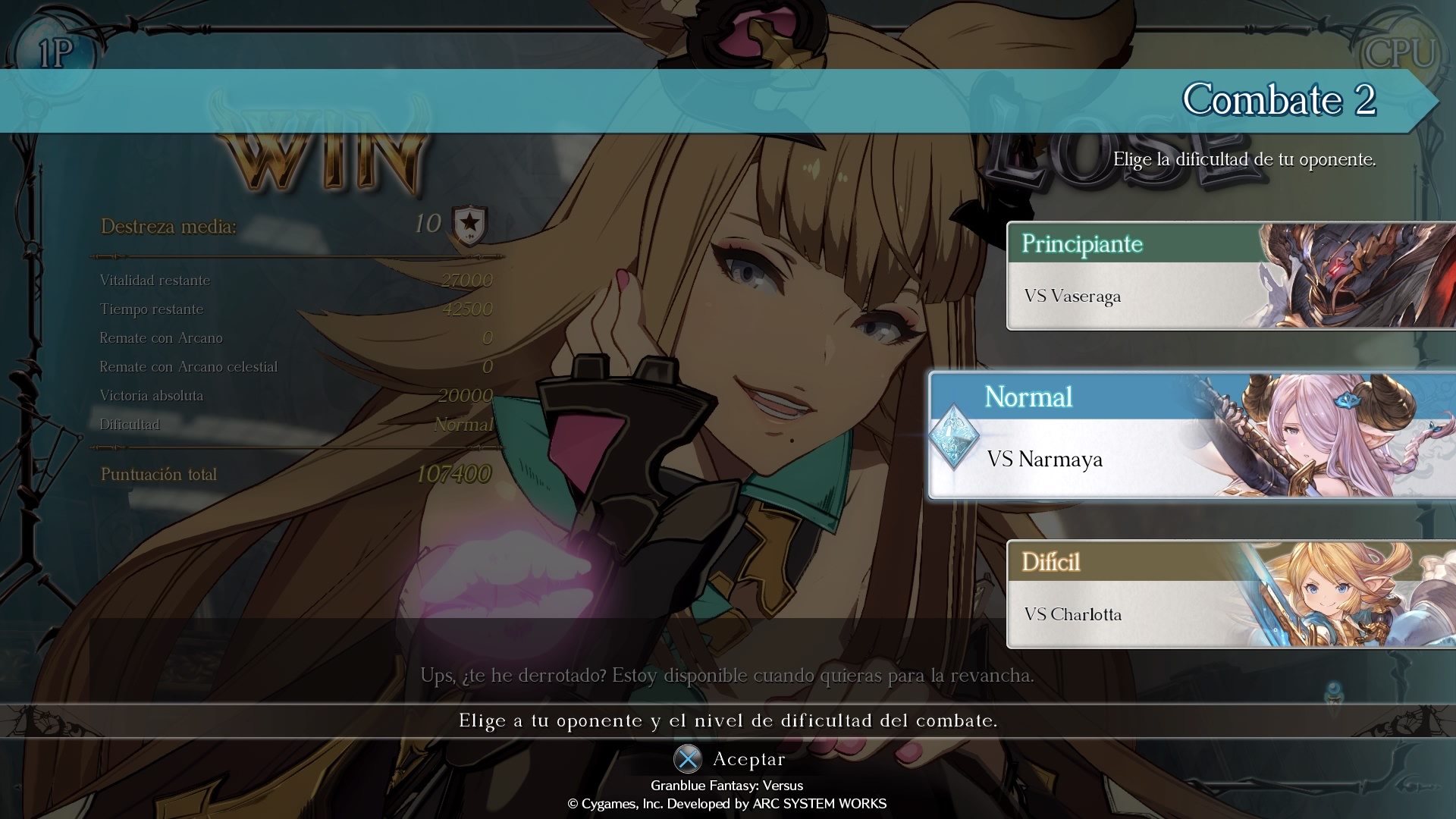Choose Principiante difficulty versus Vaseraga
The image size is (1456, 819).
pyautogui.click(x=1228, y=276)
